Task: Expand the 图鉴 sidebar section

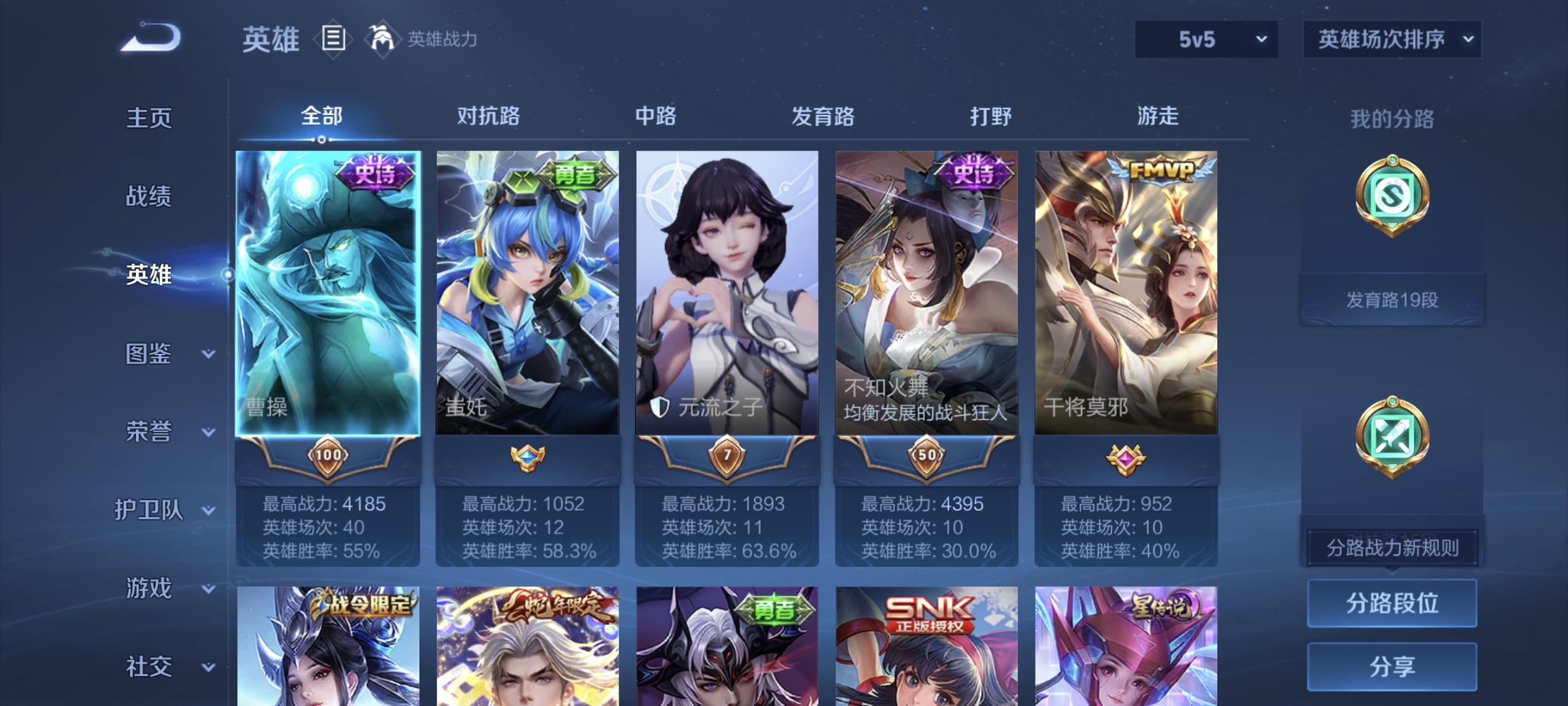Action: tap(152, 354)
